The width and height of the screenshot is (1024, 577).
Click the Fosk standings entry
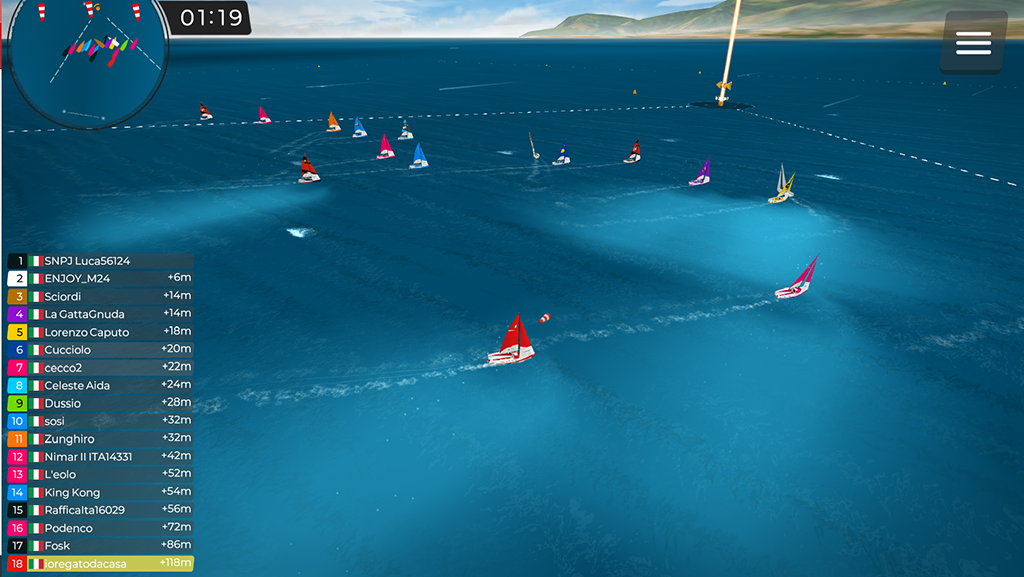tap(100, 546)
